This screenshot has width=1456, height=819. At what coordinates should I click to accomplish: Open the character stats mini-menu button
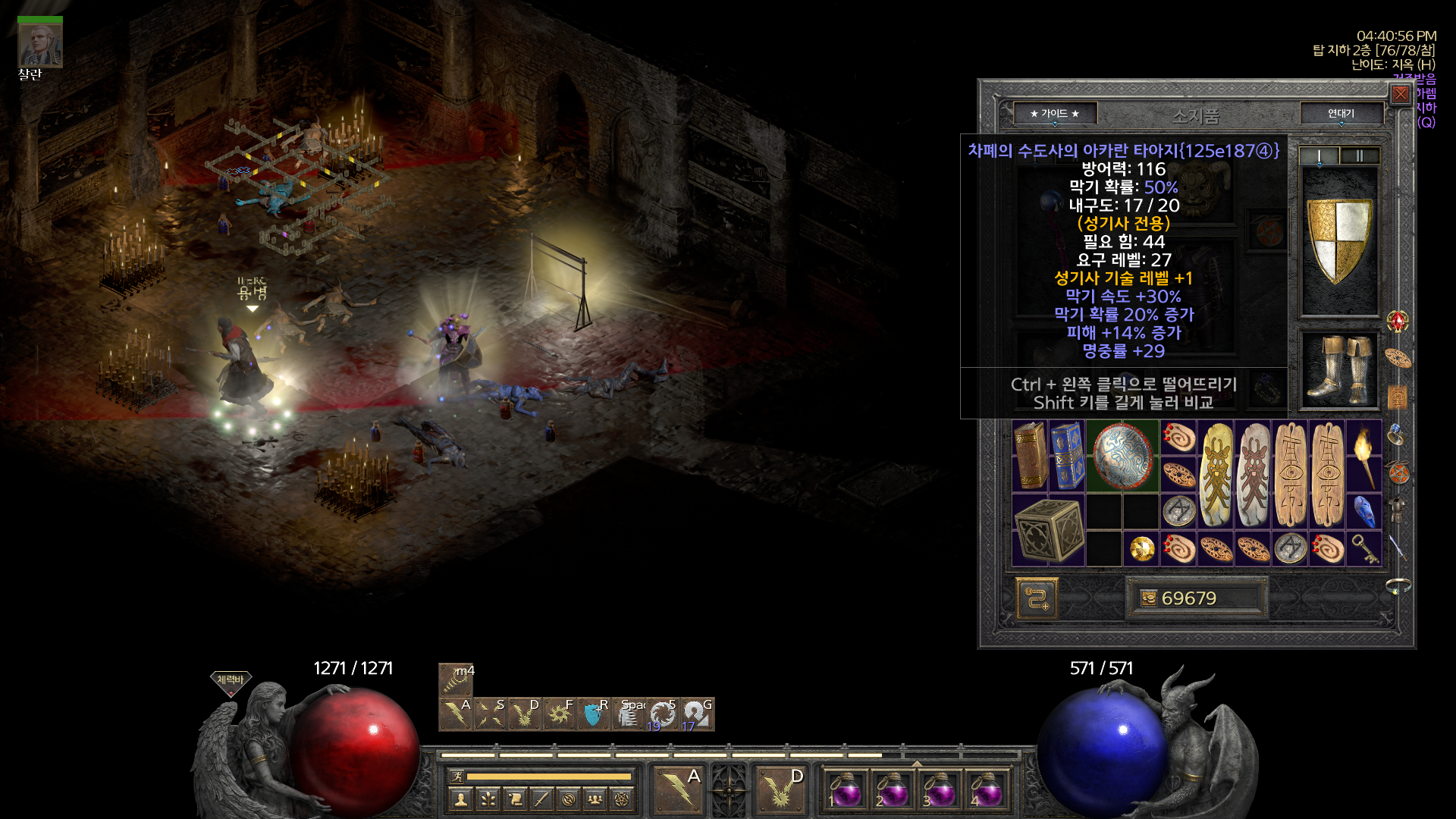(x=461, y=799)
